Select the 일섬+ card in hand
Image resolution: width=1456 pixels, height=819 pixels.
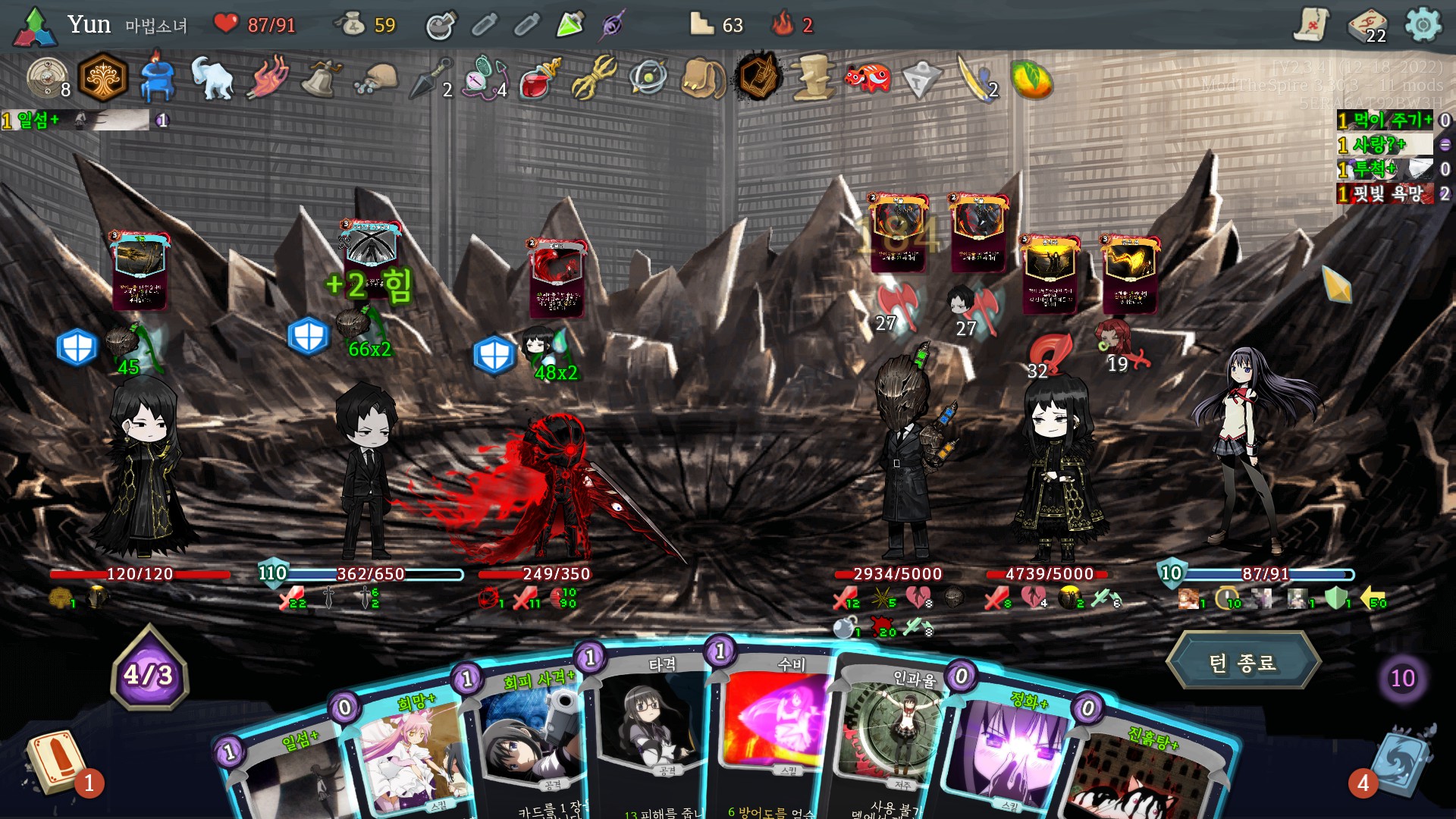point(288,766)
